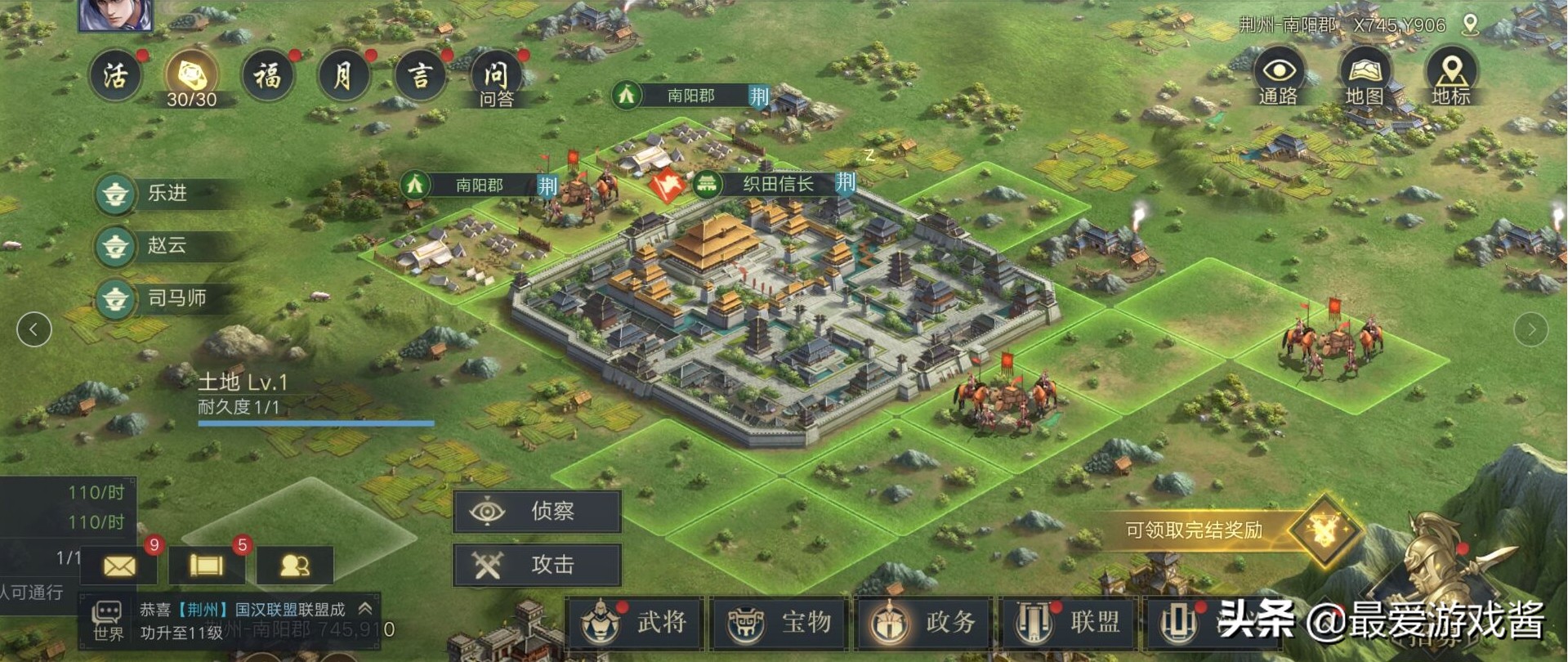
Task: Open the 活 activity icon
Action: click(115, 76)
